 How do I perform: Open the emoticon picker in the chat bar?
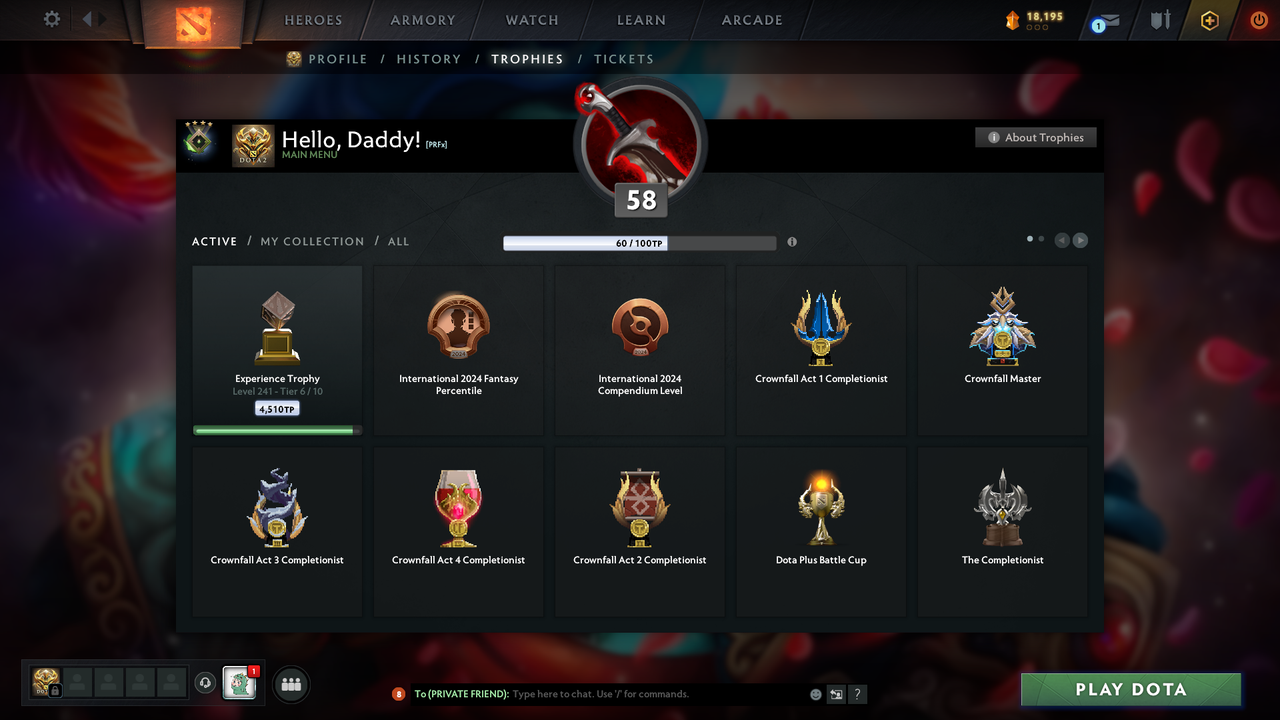[x=816, y=693]
